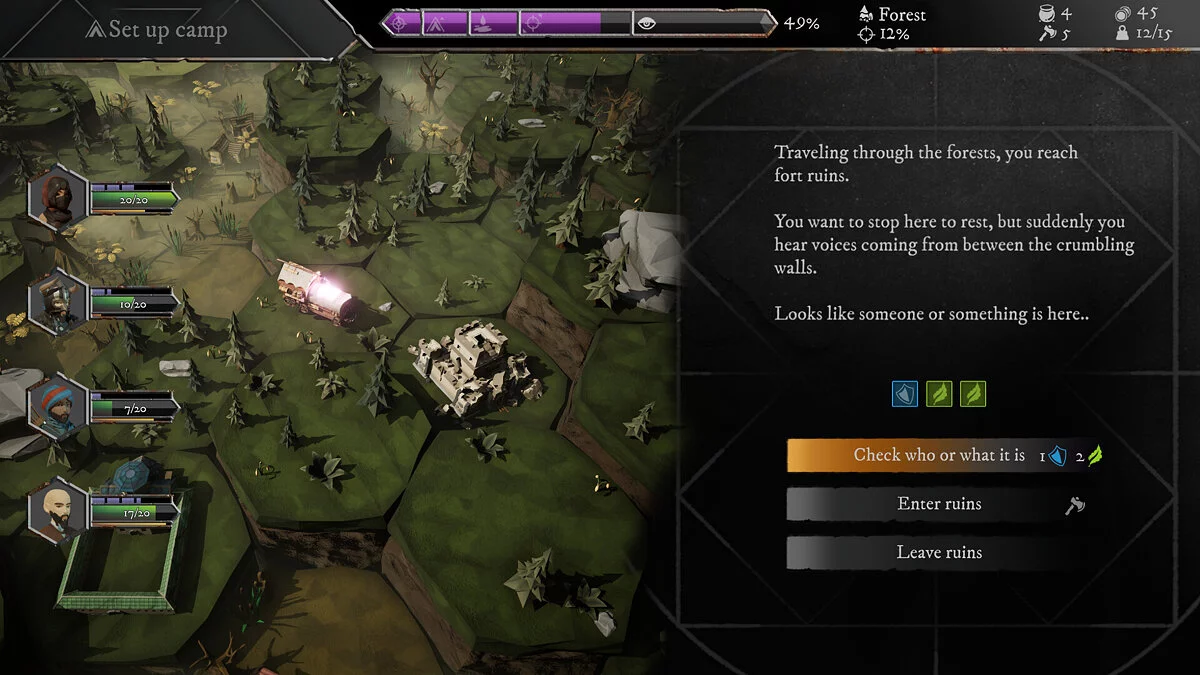Pick the "Leave ruins" choice
Image resolution: width=1200 pixels, height=675 pixels.
click(938, 552)
